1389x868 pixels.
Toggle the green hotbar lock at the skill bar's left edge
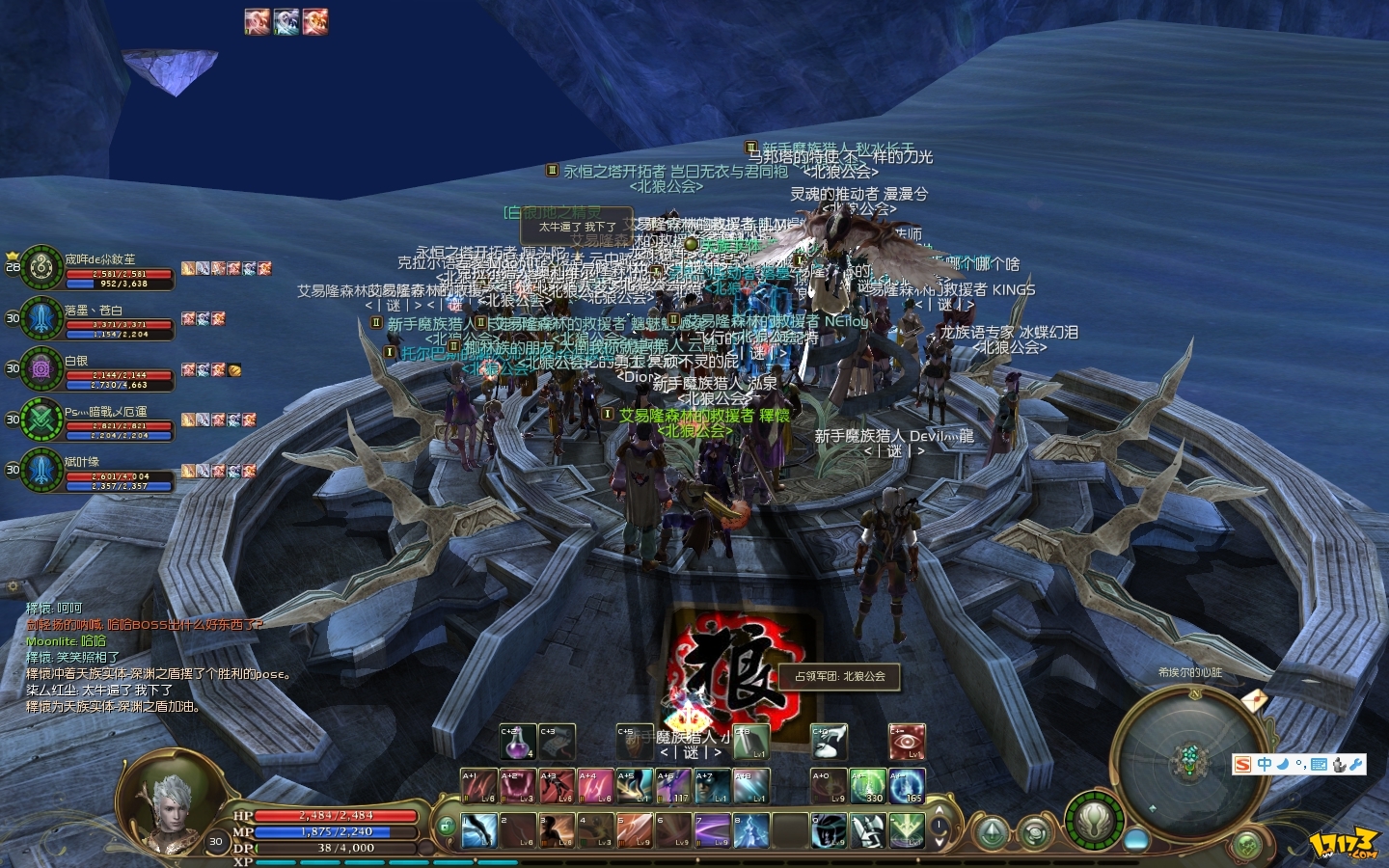(447, 826)
